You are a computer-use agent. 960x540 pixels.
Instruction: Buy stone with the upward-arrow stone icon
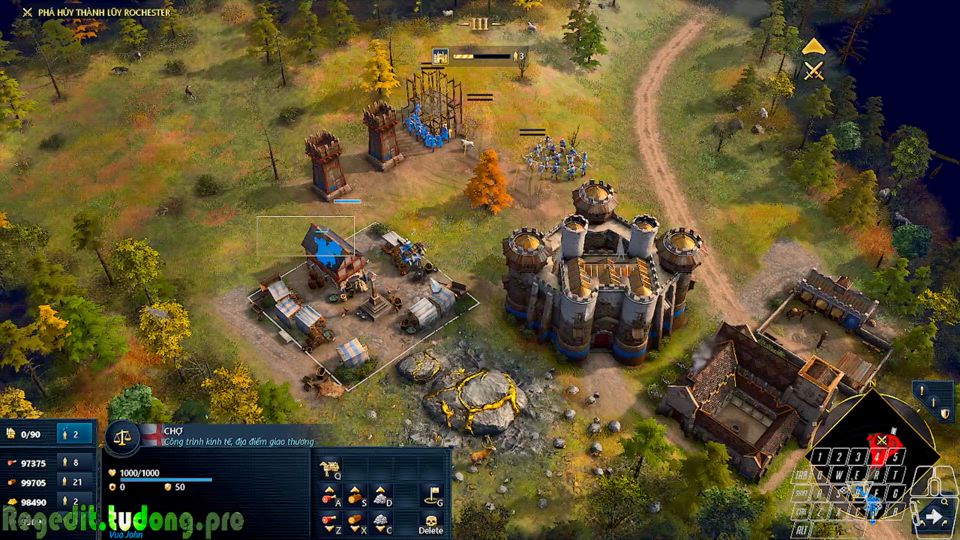[381, 494]
